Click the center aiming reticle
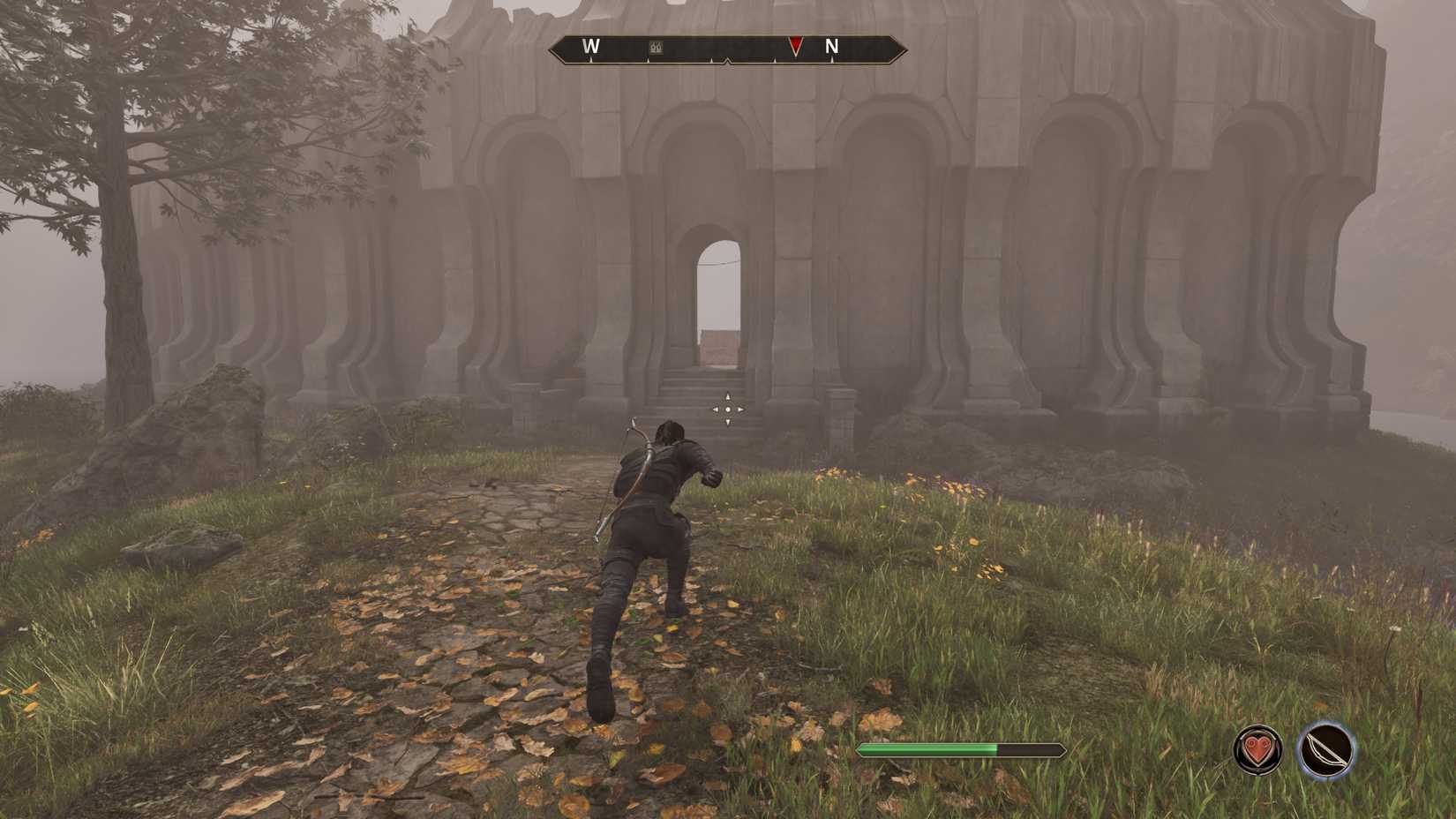 click(x=726, y=408)
